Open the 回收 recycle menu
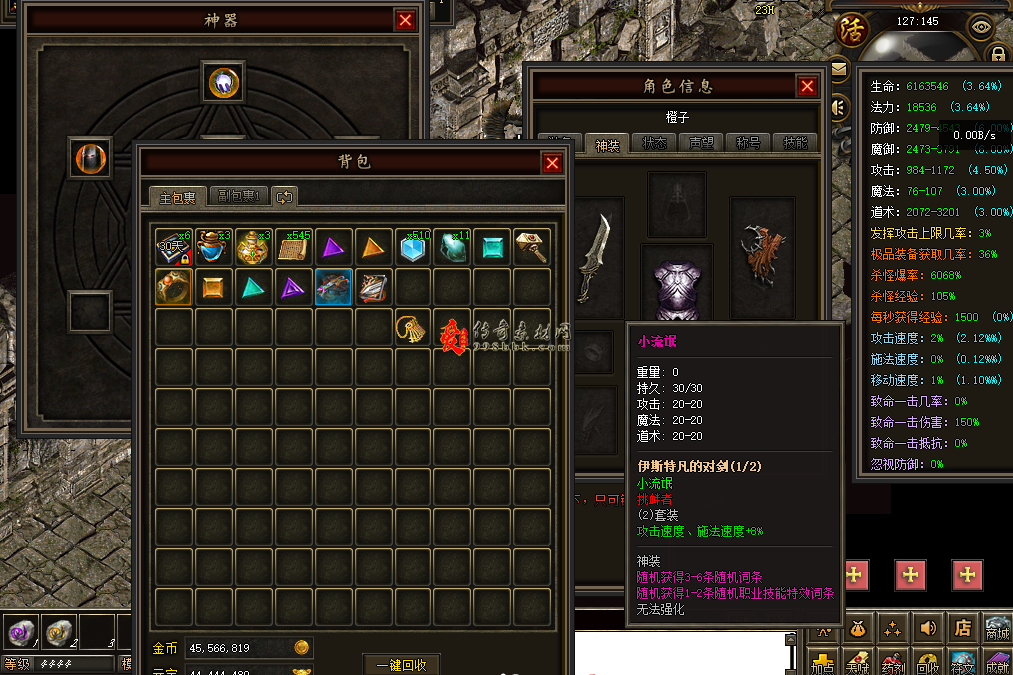 927,663
